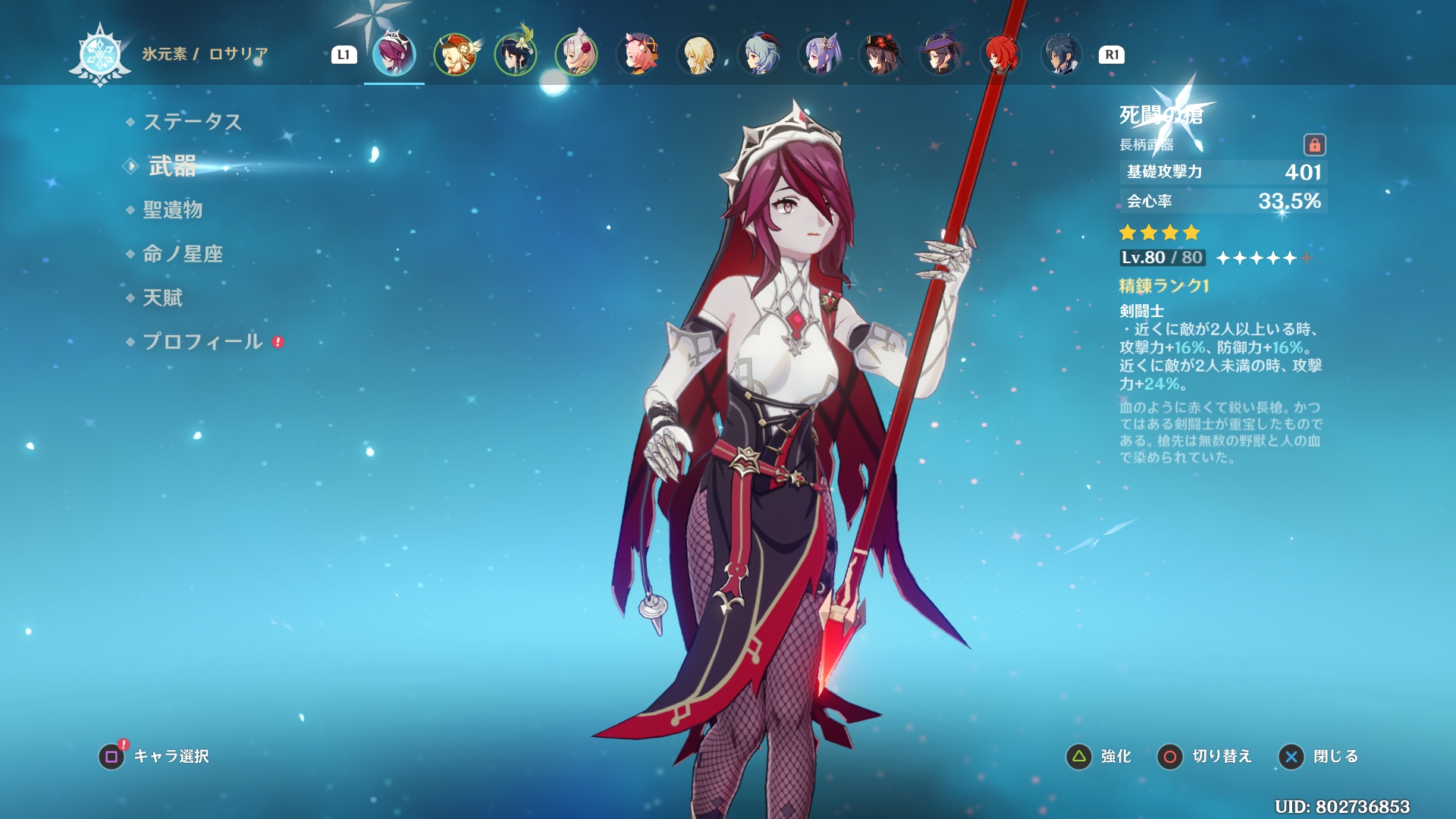Select Ganyu's portrait
The image size is (1456, 819).
(758, 55)
